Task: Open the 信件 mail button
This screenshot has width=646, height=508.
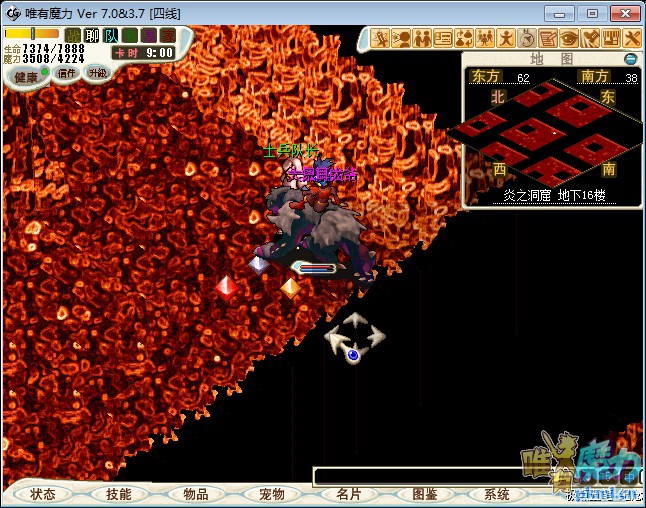Action: [x=67, y=73]
